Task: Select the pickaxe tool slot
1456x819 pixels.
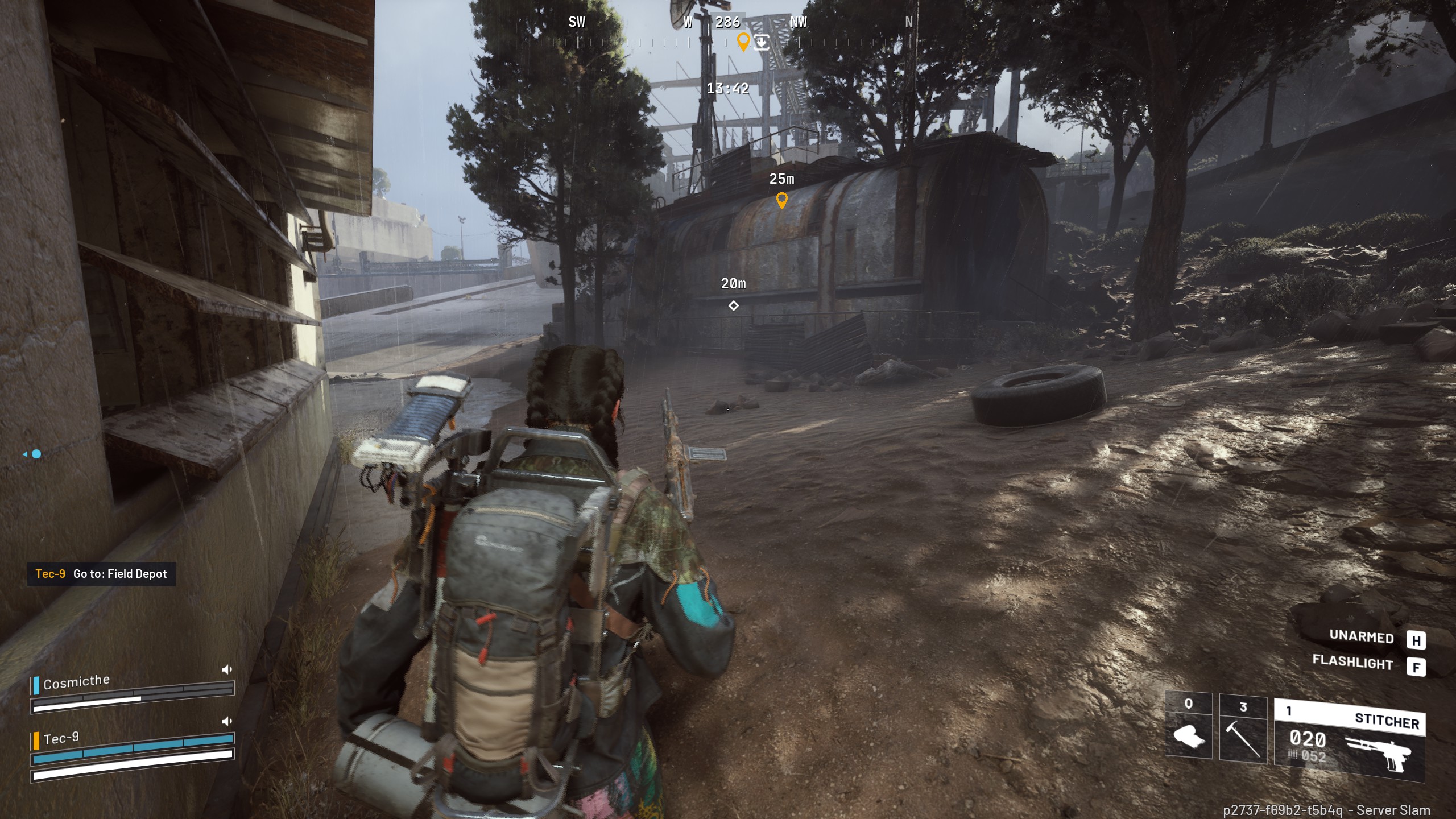Action: coord(1243,729)
